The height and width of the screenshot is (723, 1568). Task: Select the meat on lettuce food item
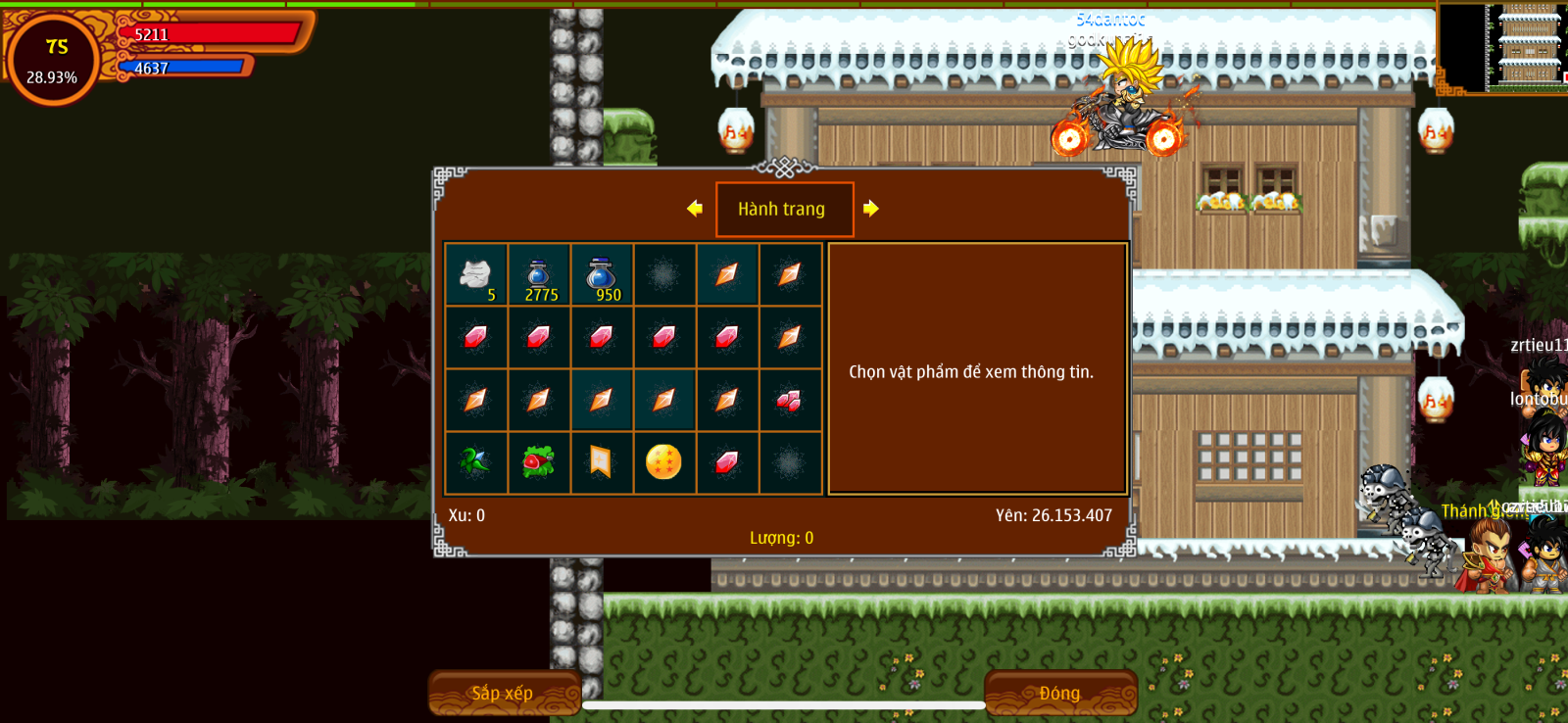tap(538, 461)
